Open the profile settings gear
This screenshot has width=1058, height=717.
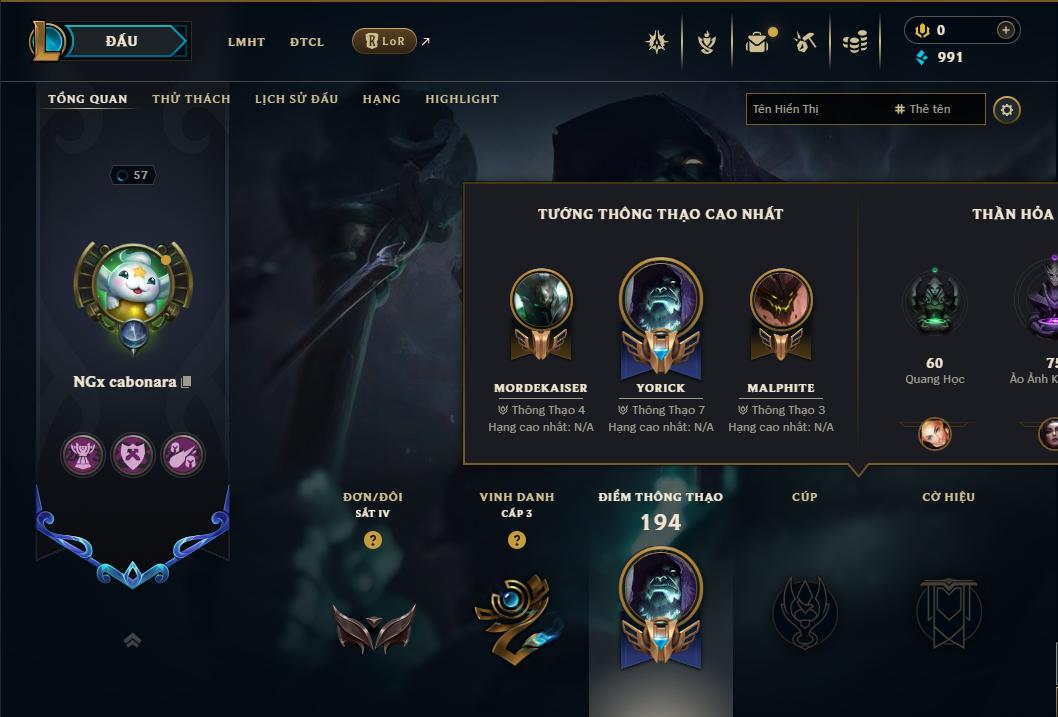(1007, 109)
